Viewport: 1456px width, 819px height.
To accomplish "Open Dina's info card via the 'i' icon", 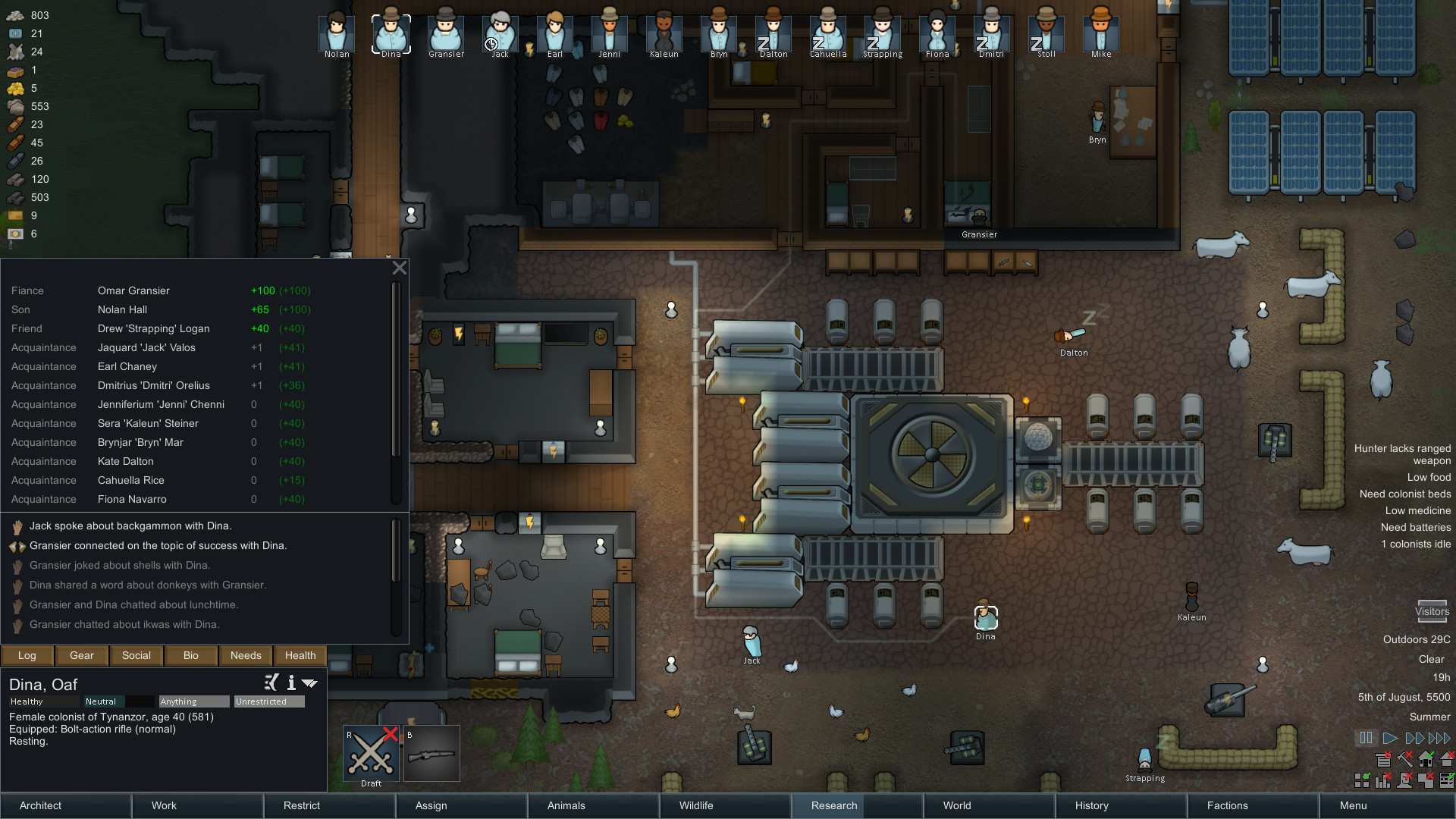I will point(291,683).
